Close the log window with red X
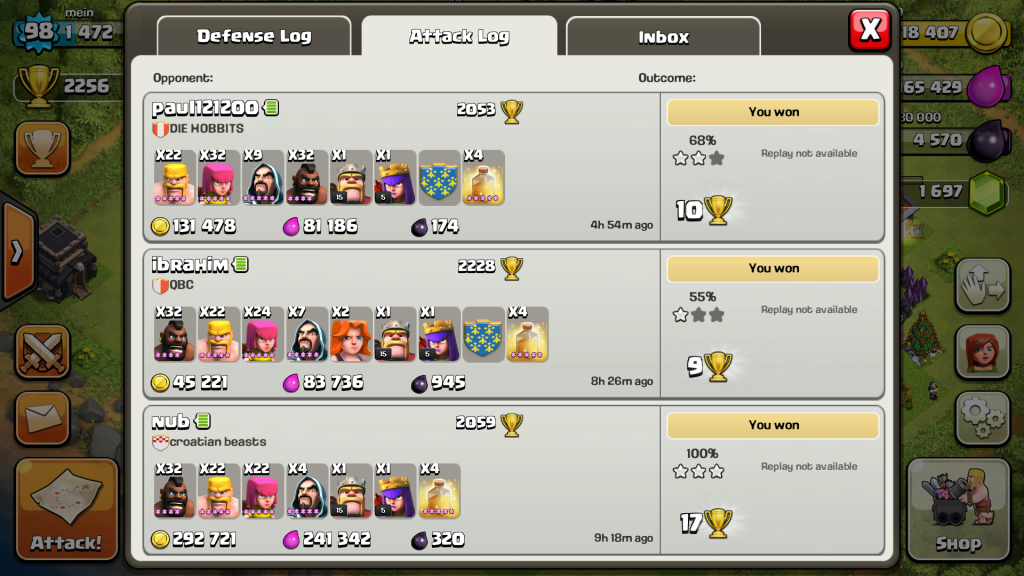1024x576 pixels. tap(869, 30)
